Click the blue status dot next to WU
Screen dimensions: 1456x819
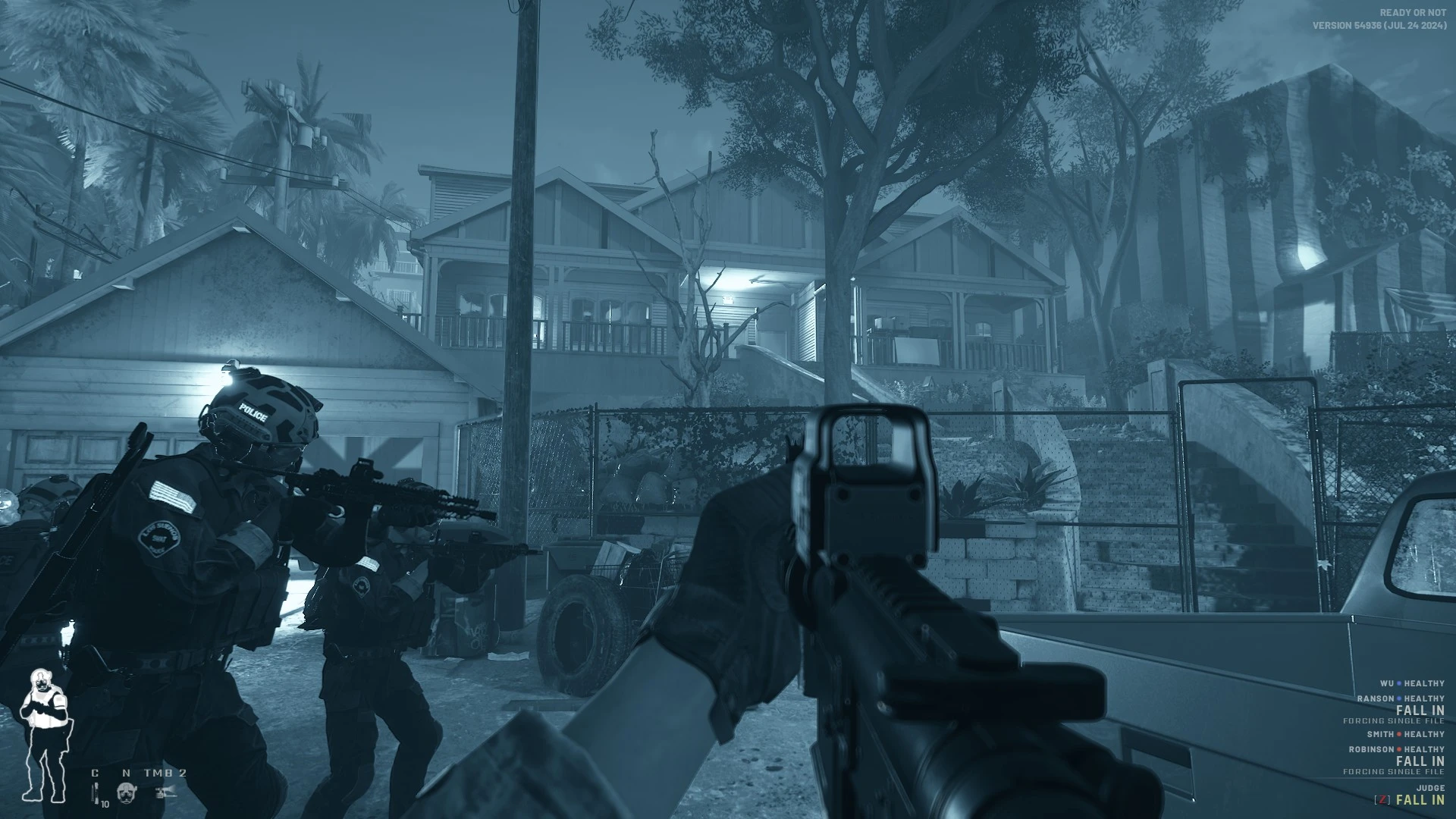pos(1399,682)
